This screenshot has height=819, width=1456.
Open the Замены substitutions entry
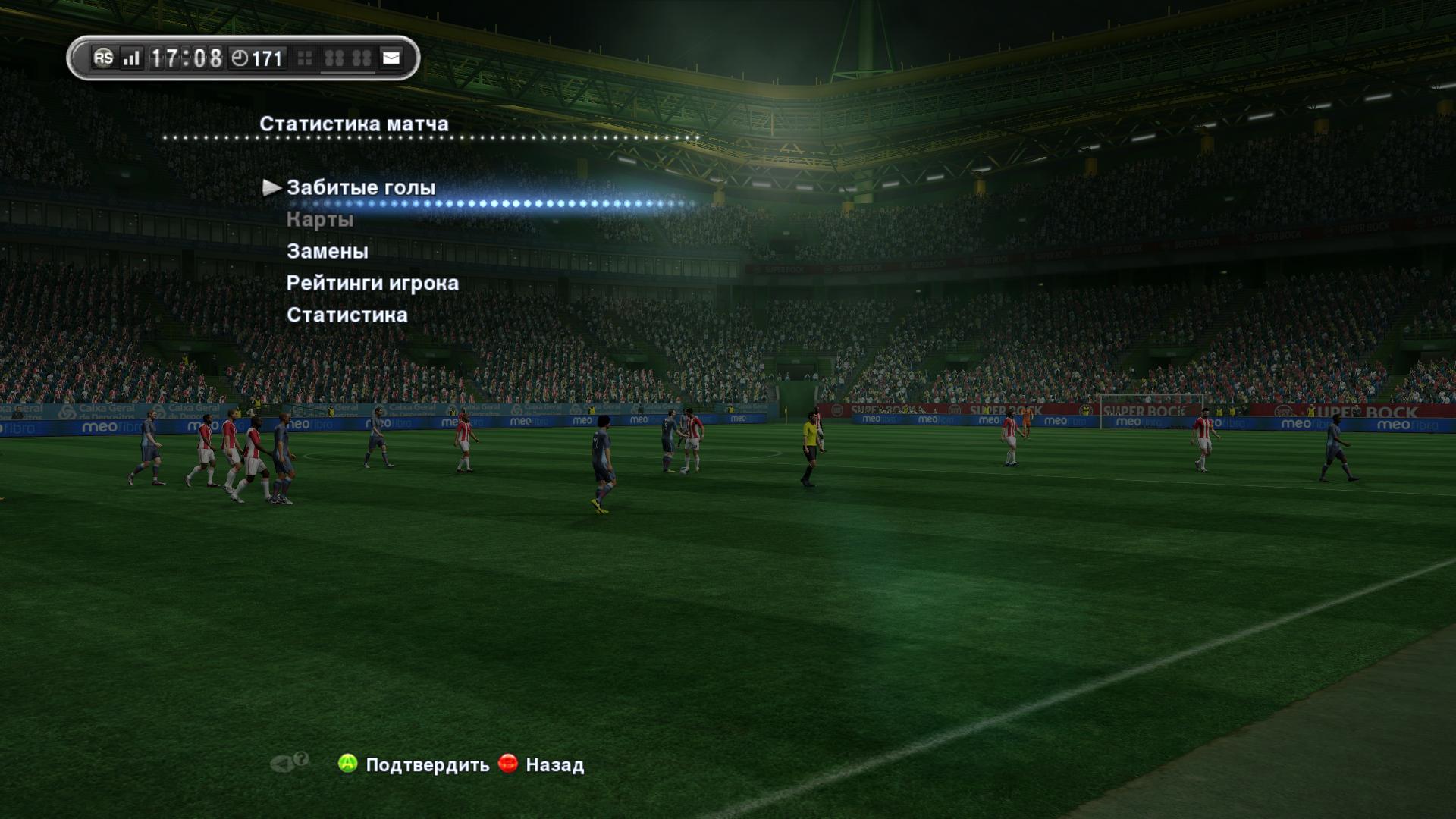coord(328,251)
